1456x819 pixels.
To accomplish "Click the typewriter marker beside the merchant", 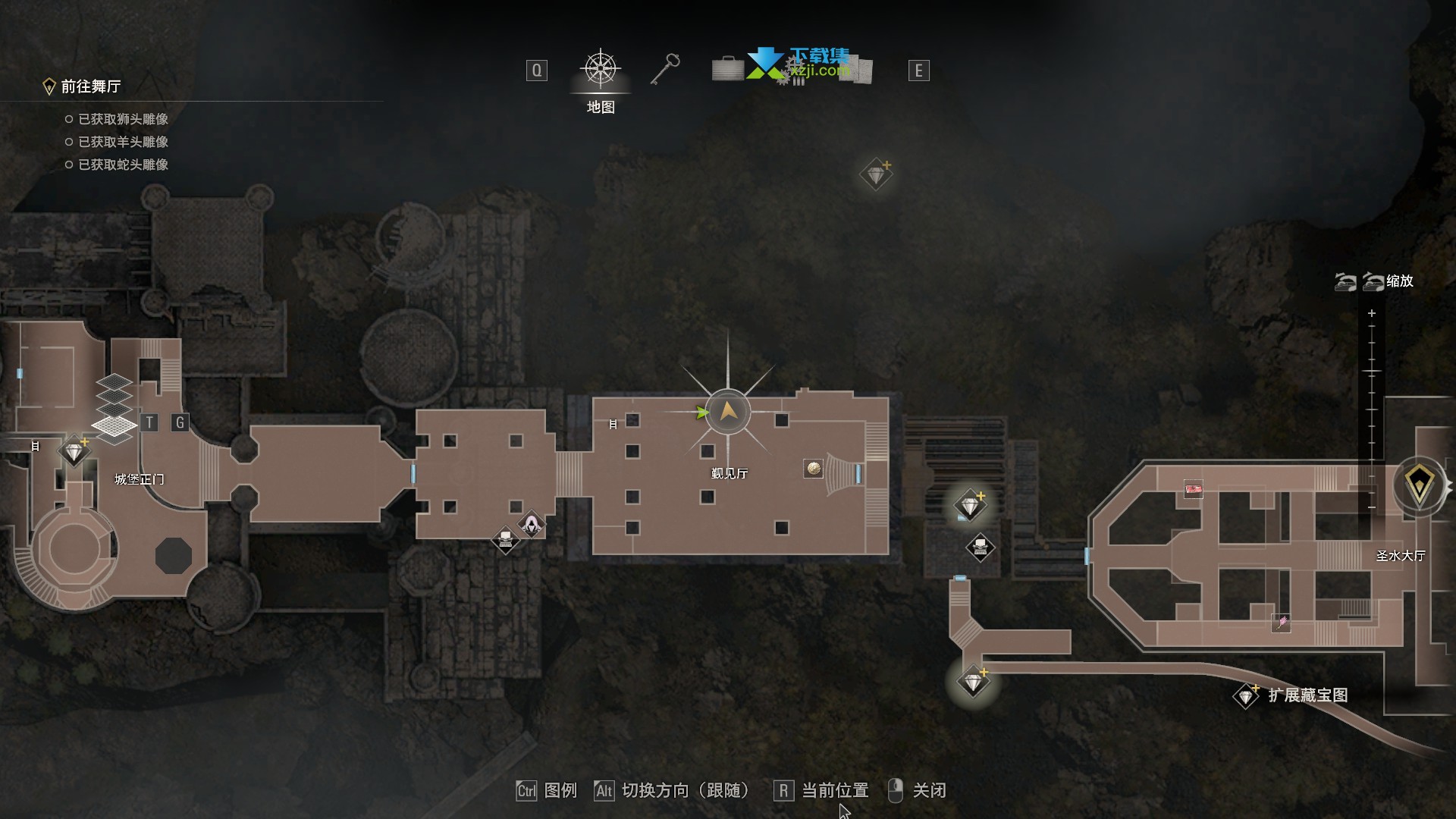I will (505, 540).
